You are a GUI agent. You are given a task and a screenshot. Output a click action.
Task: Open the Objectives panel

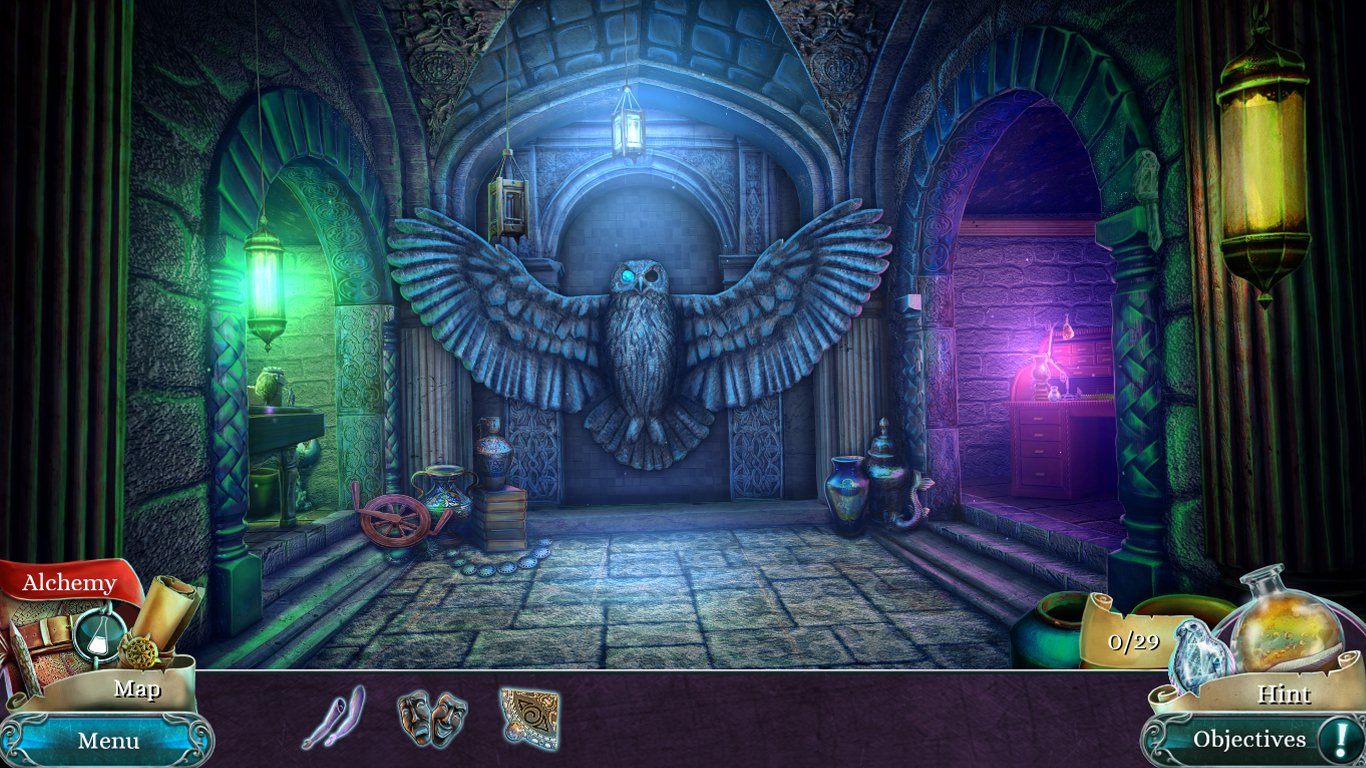(x=1250, y=738)
